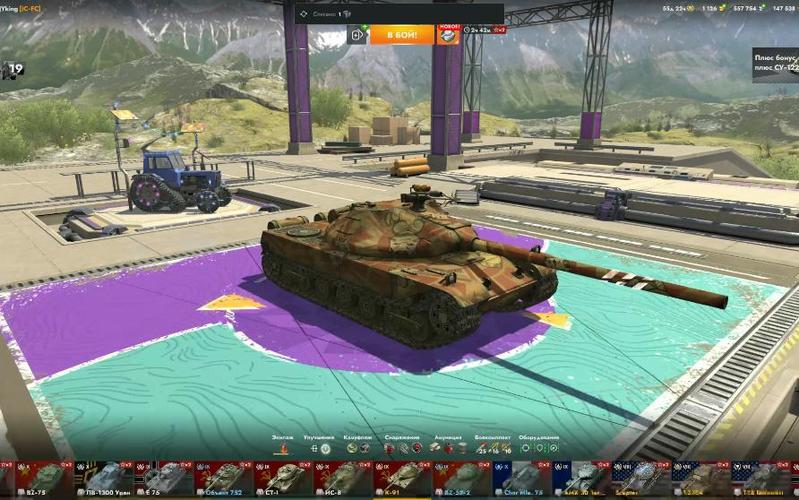The height and width of the screenshot is (500, 799).
Task: Open the bonus notification in the corner
Action: (776, 65)
